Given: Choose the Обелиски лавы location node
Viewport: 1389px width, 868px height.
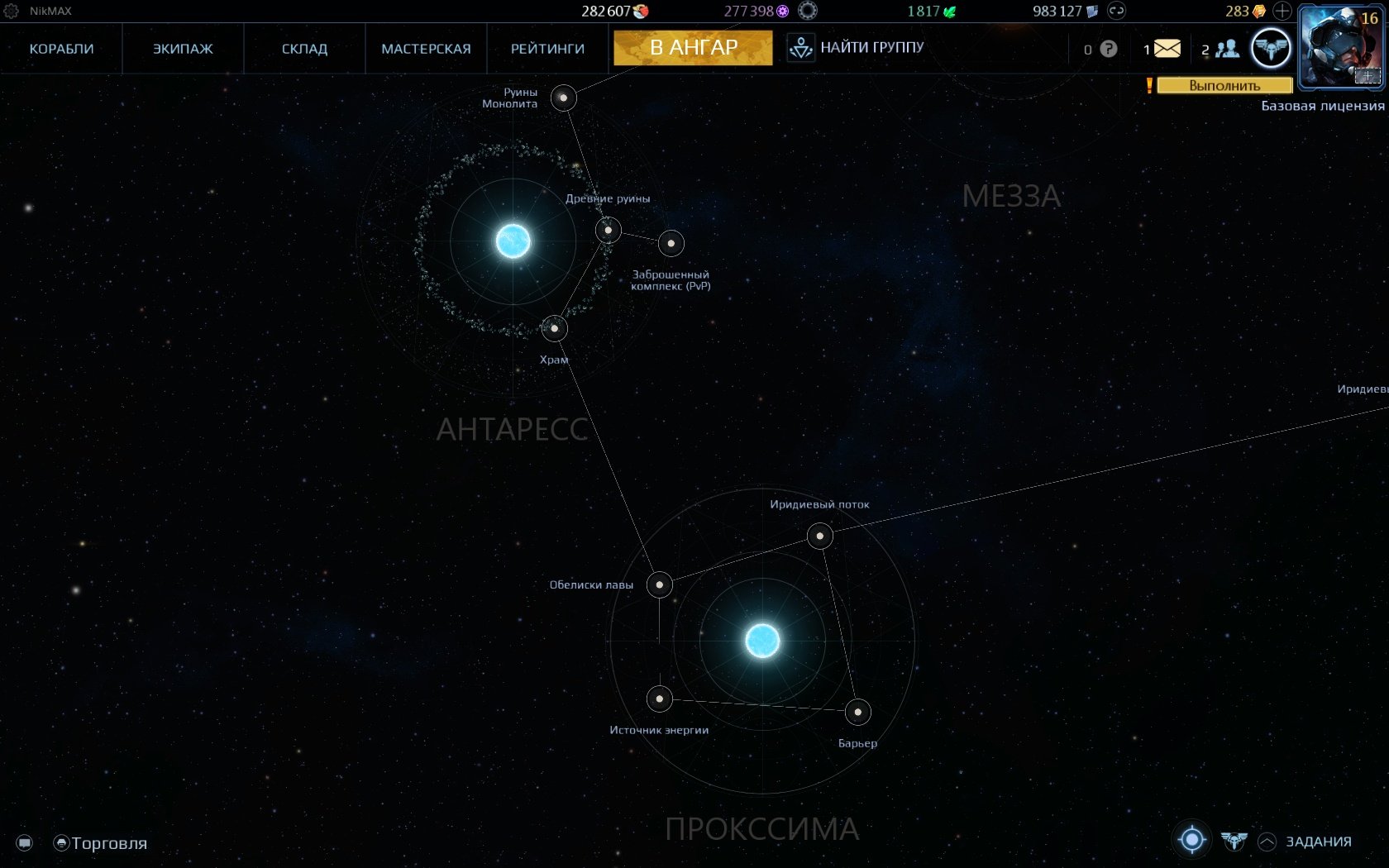Looking at the screenshot, I should tap(659, 584).
